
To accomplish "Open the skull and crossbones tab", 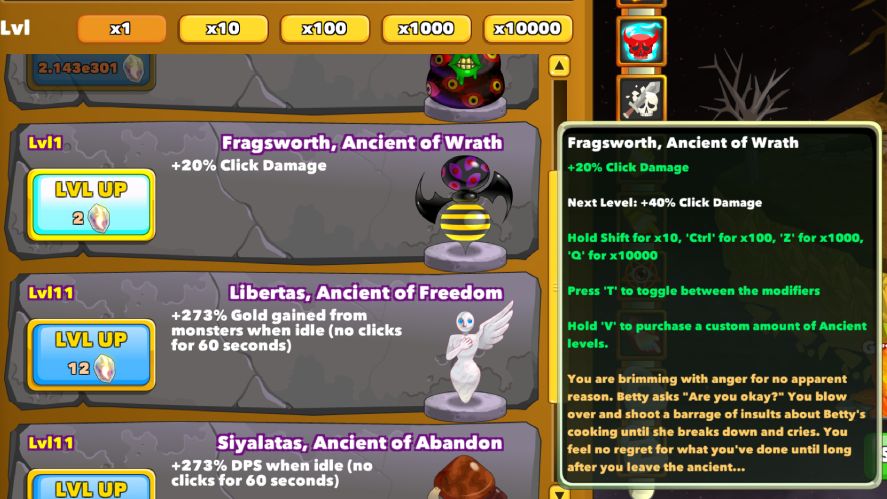I will [640, 98].
